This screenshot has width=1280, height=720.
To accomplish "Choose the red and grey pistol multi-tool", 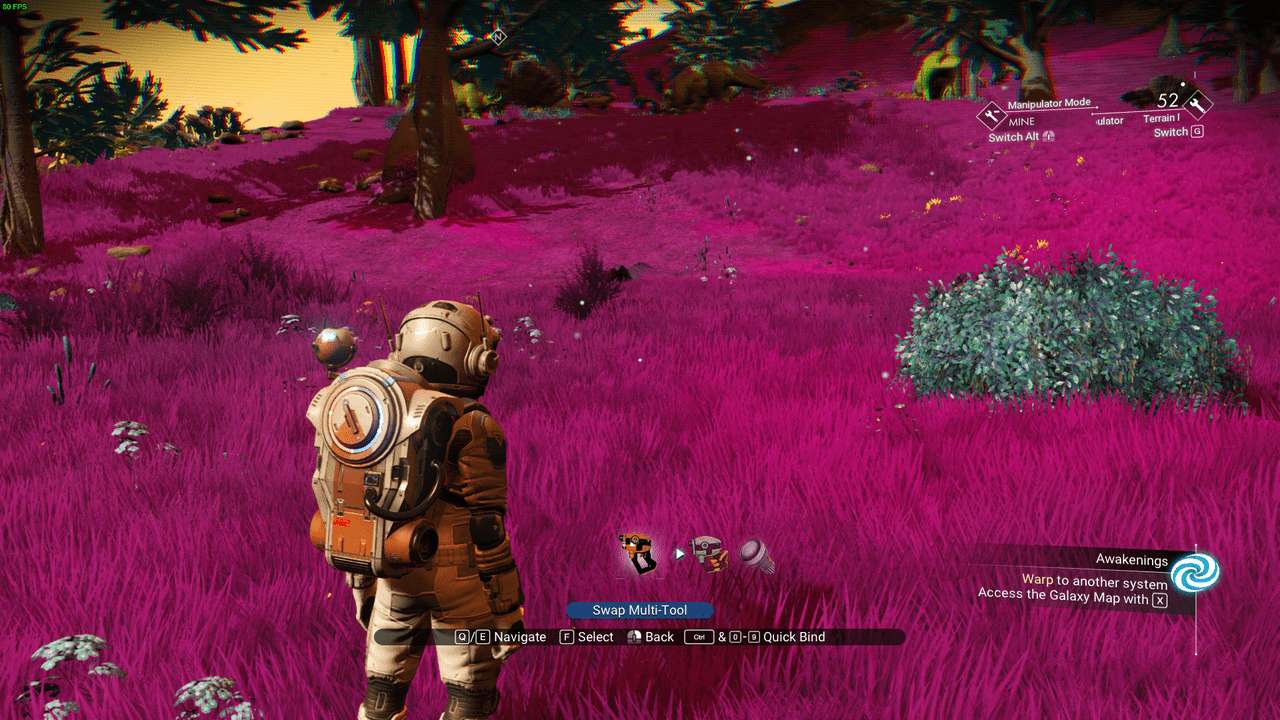I will click(x=707, y=552).
